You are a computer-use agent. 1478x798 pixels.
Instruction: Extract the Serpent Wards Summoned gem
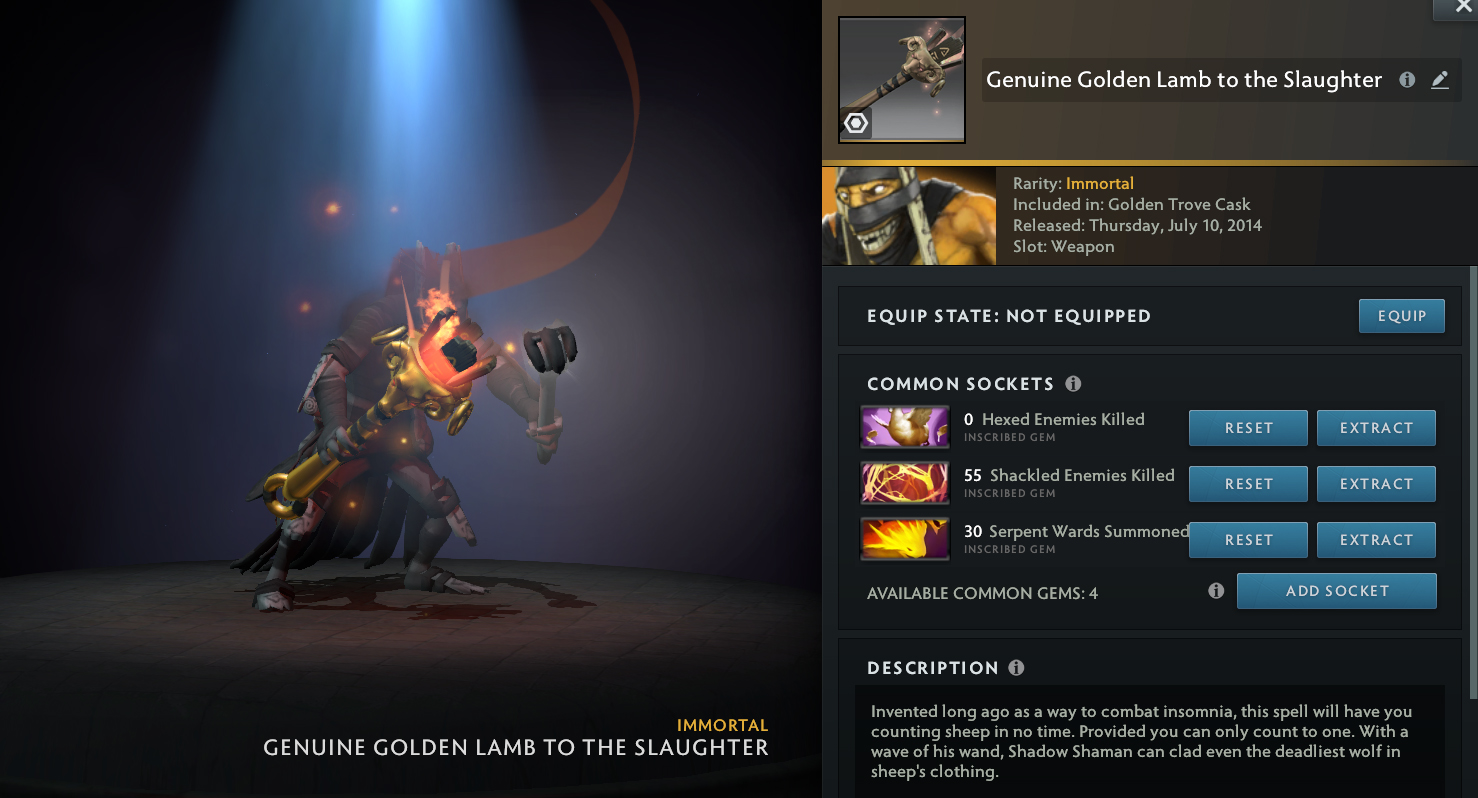pyautogui.click(x=1376, y=540)
